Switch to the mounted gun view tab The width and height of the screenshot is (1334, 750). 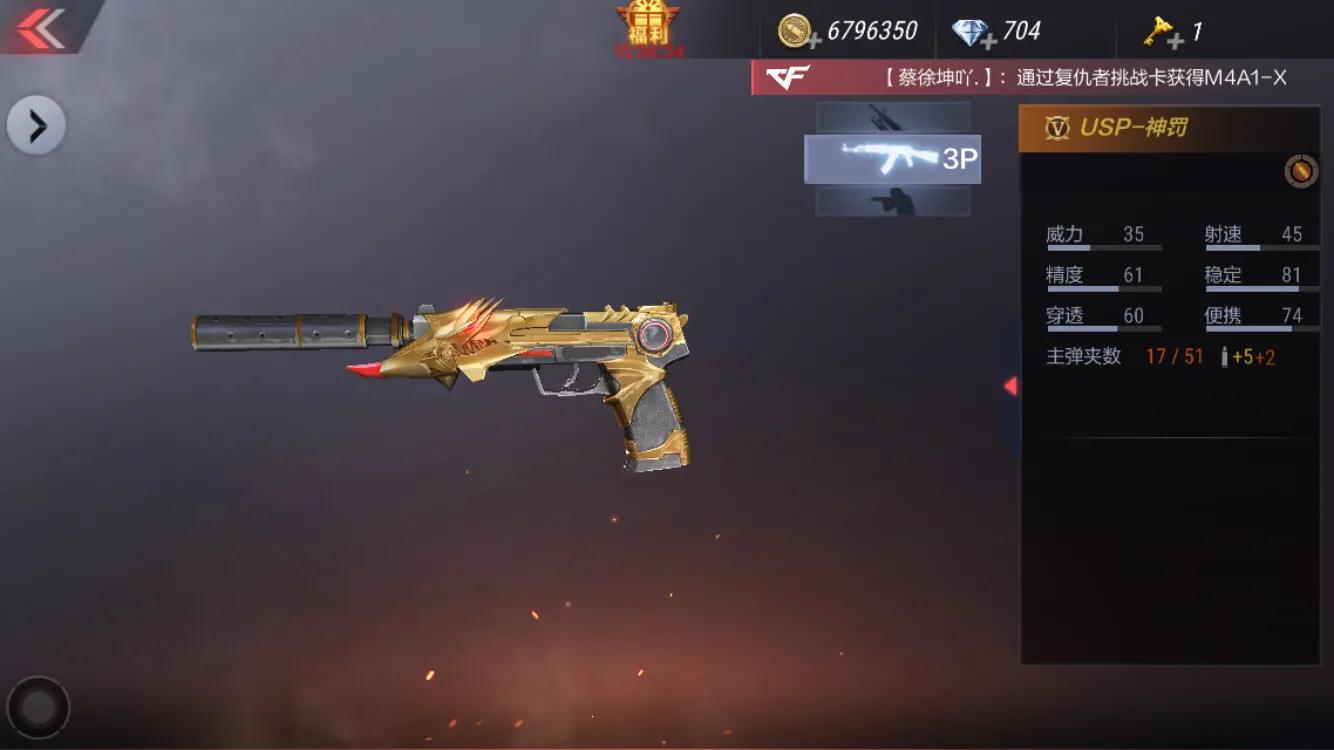[x=892, y=116]
